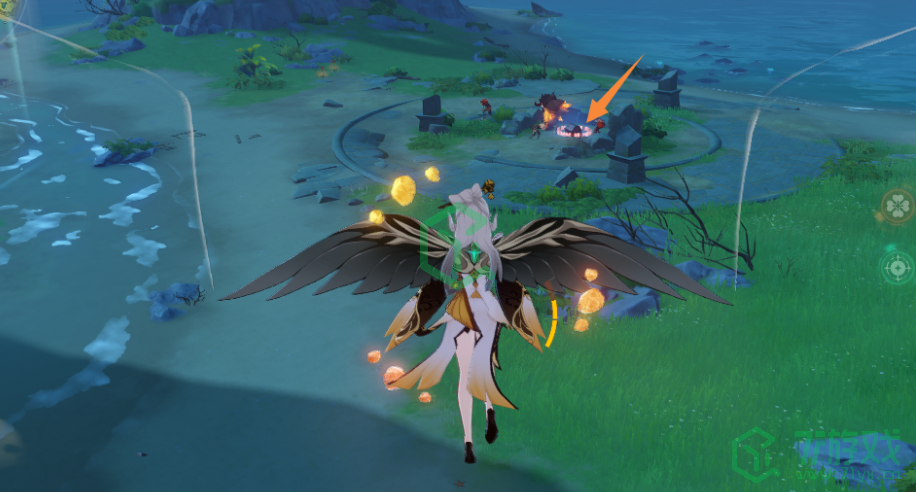Viewport: 916px width, 492px height.
Task: Tap the four-leaf clover gadget icon
Action: click(x=897, y=207)
